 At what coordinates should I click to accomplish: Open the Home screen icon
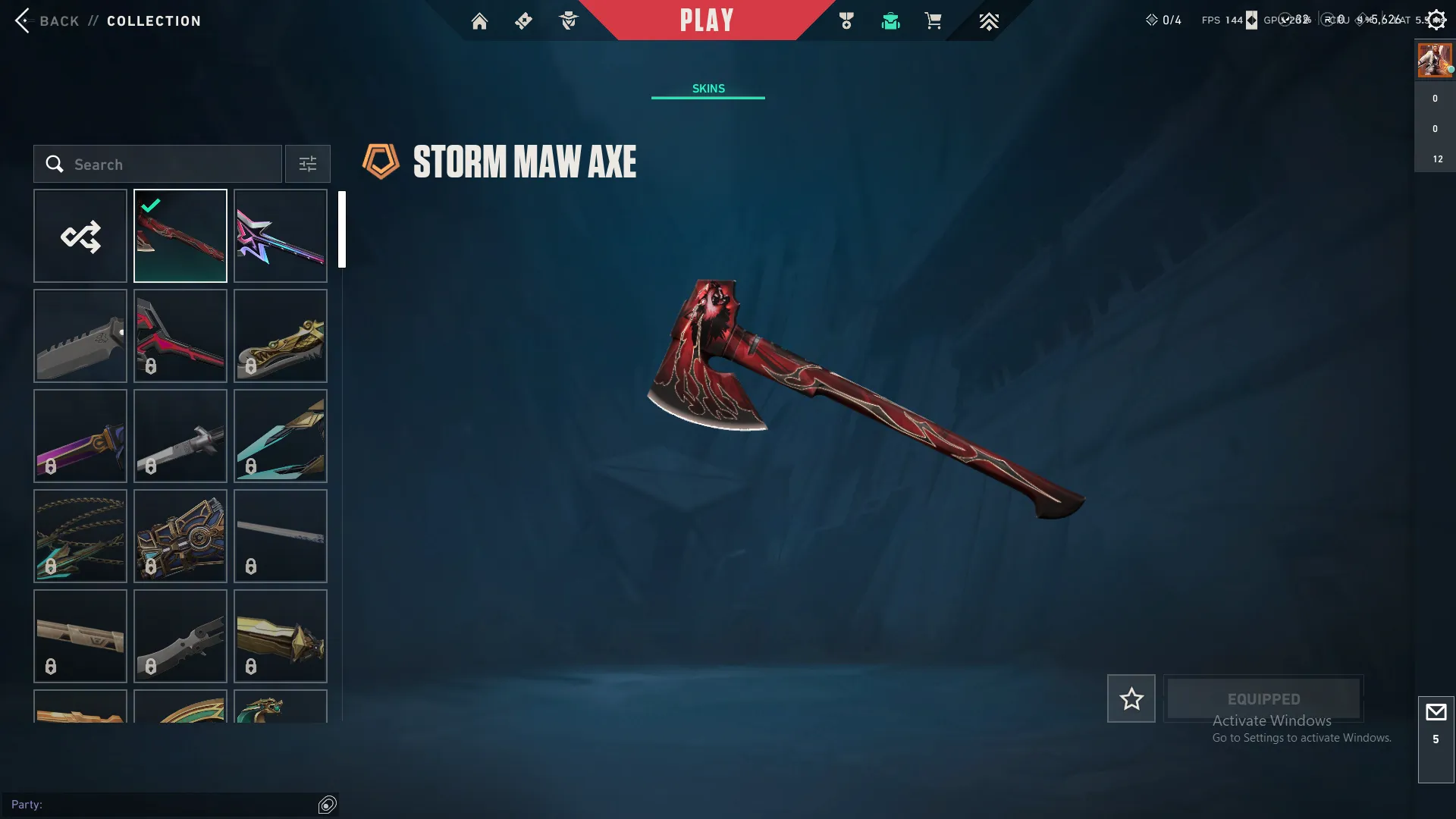479,20
